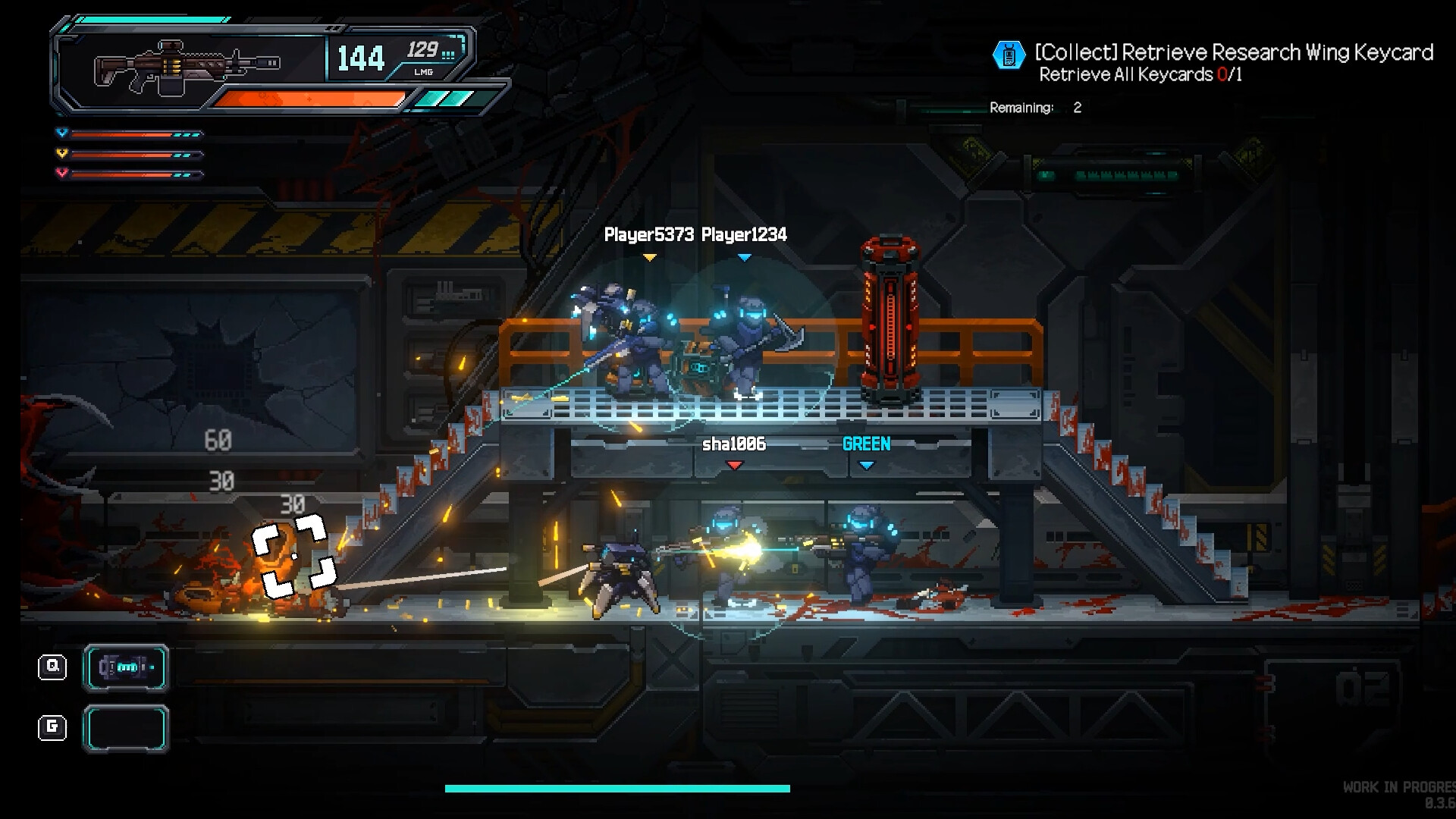1456x819 pixels.
Task: Click the empty G equipment slot
Action: pos(126,728)
